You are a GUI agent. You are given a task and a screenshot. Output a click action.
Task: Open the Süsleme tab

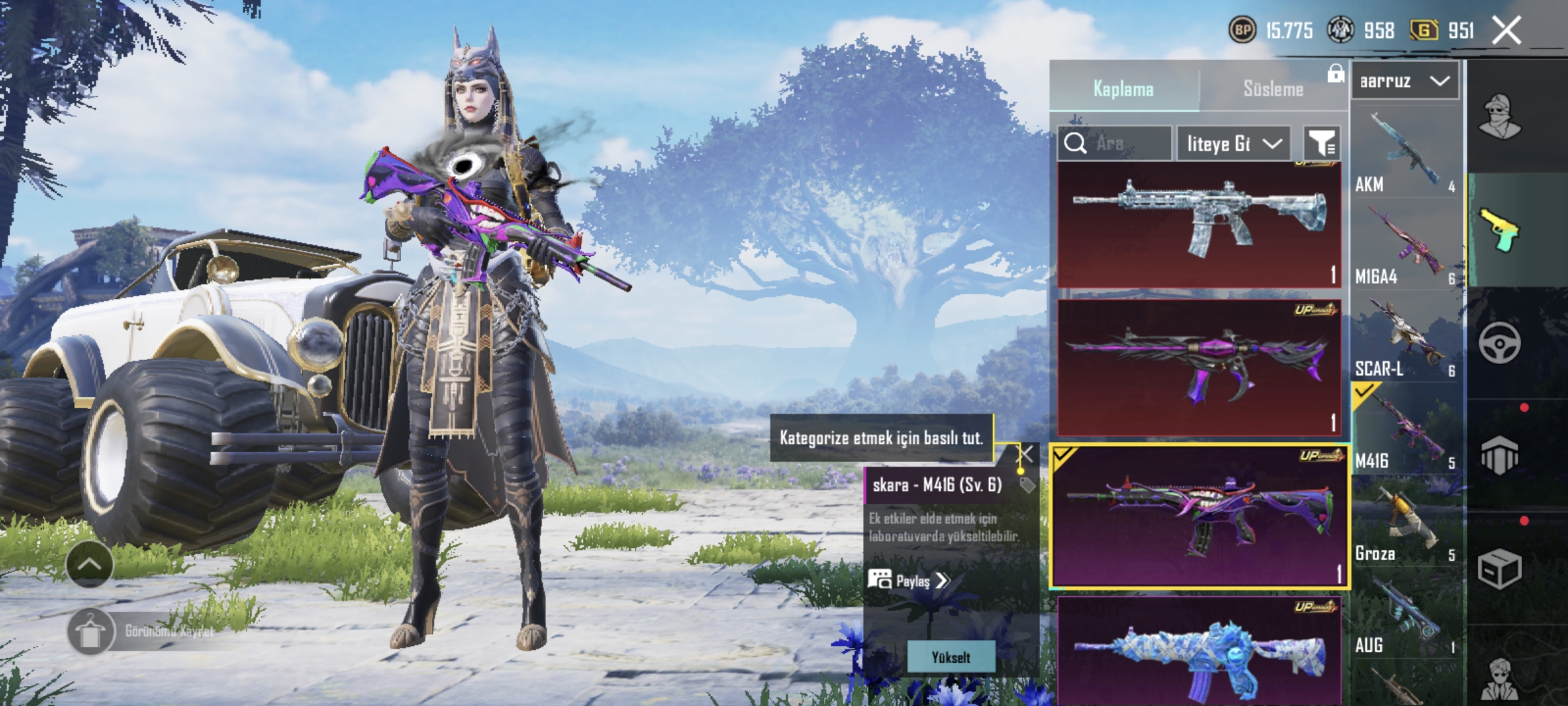click(1273, 89)
